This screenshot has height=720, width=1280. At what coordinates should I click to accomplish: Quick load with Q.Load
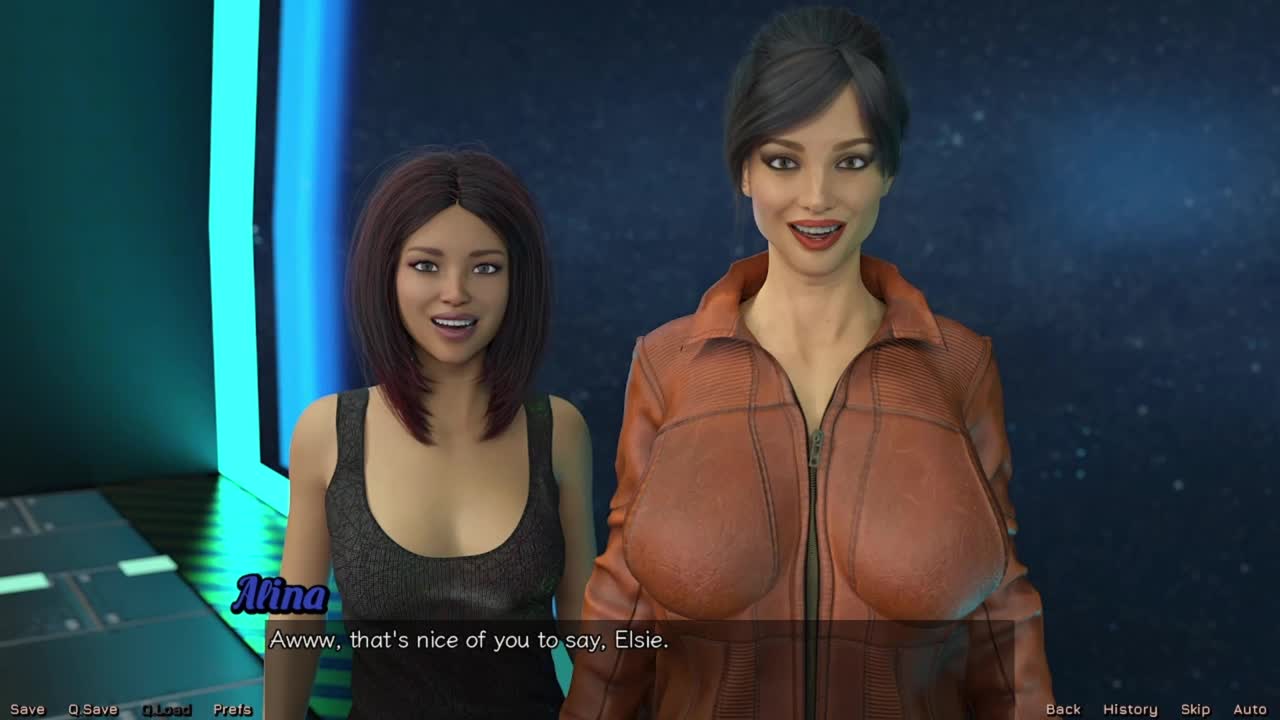[x=166, y=709]
